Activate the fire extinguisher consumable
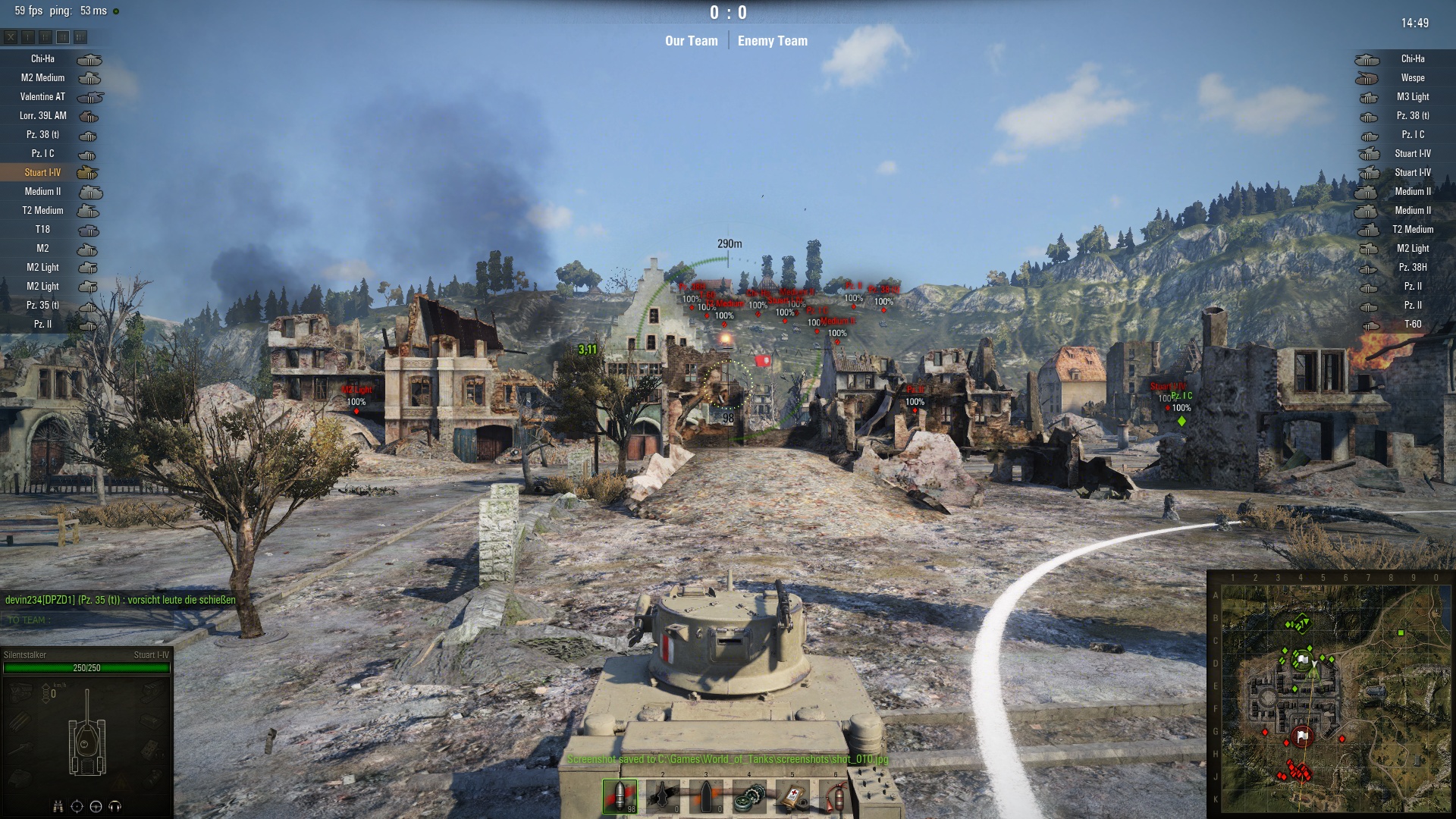The image size is (1456, 819). point(835,795)
